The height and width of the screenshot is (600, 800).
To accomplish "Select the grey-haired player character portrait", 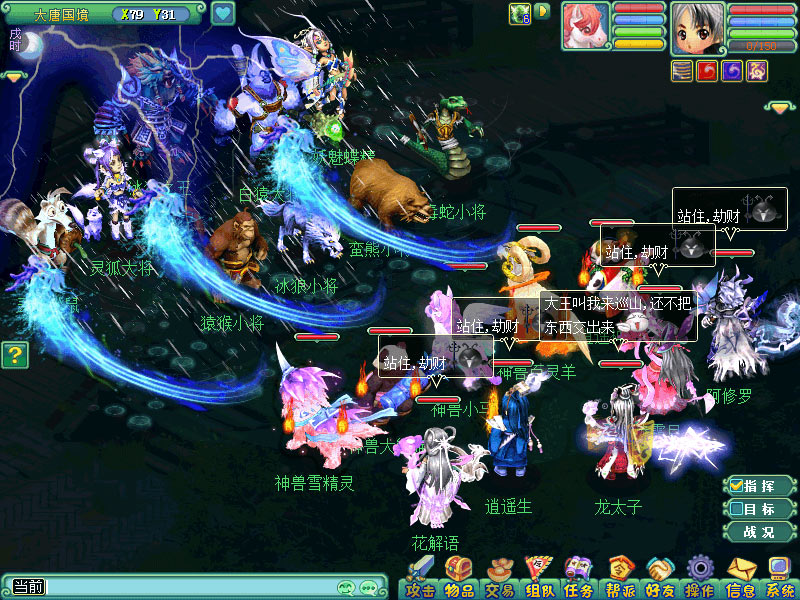I will pyautogui.click(x=697, y=28).
